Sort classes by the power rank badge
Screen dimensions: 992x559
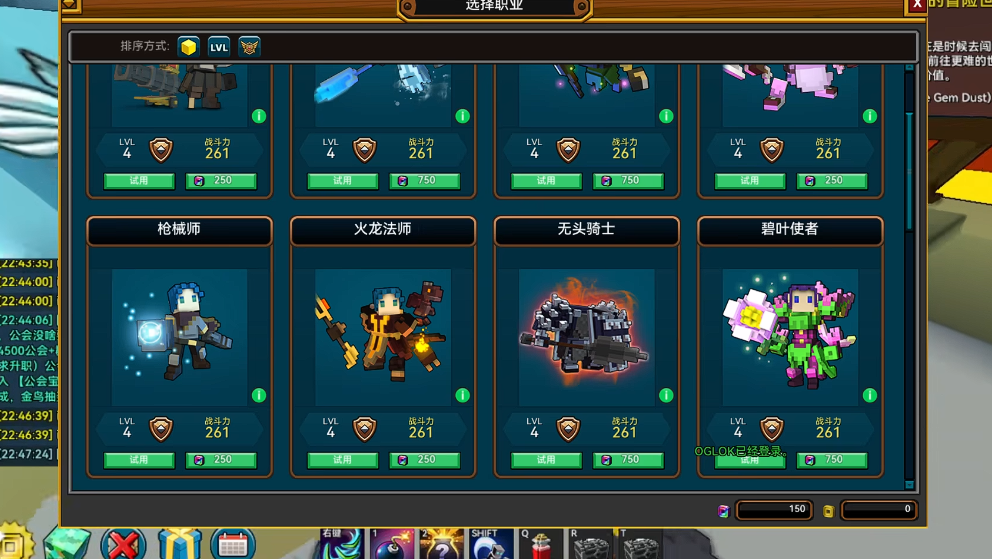[x=250, y=47]
